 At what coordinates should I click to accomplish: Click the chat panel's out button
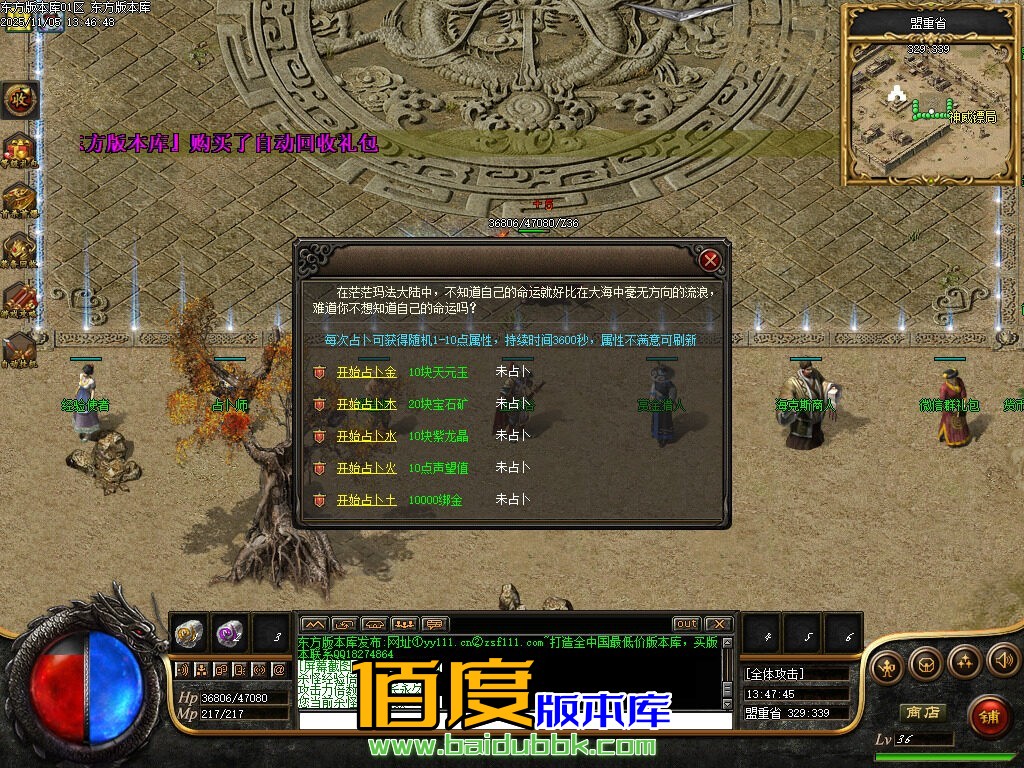tap(686, 624)
